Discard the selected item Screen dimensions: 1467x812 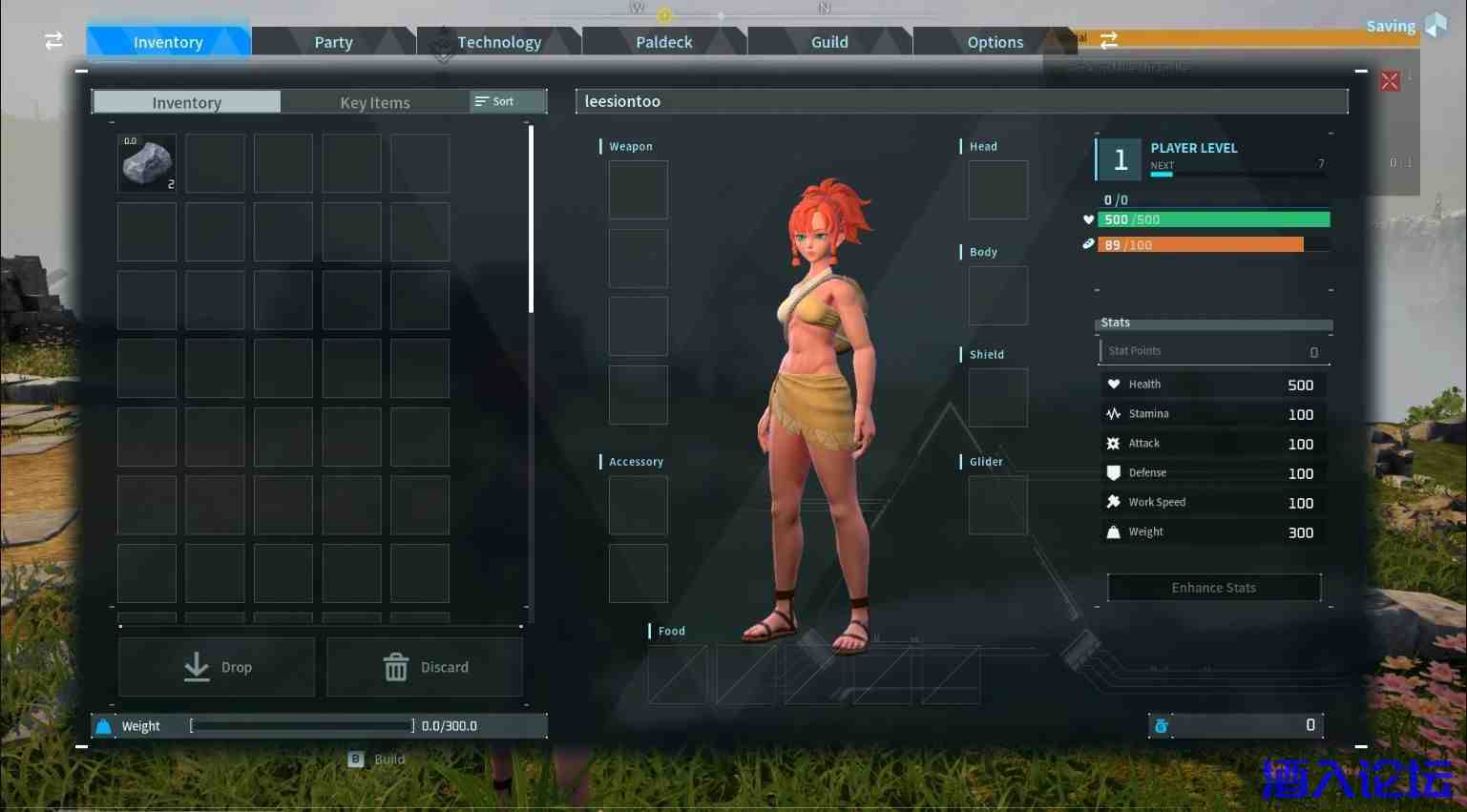[425, 667]
